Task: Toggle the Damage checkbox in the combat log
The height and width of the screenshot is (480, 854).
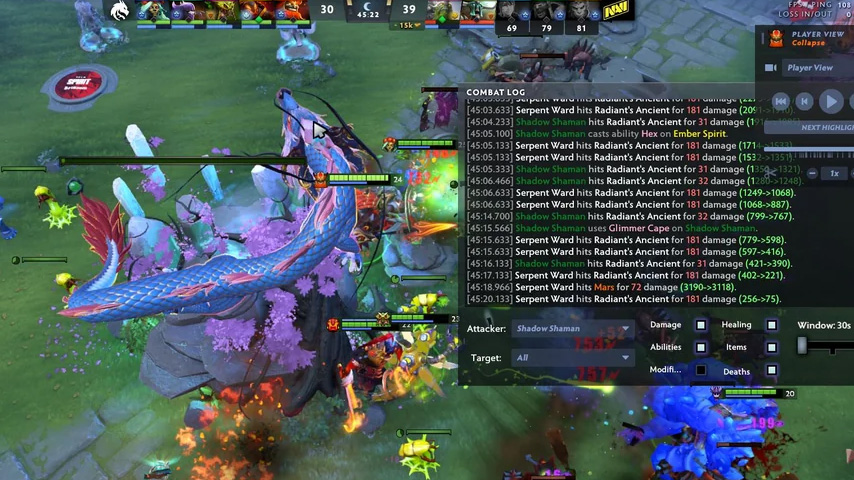Action: [x=701, y=325]
